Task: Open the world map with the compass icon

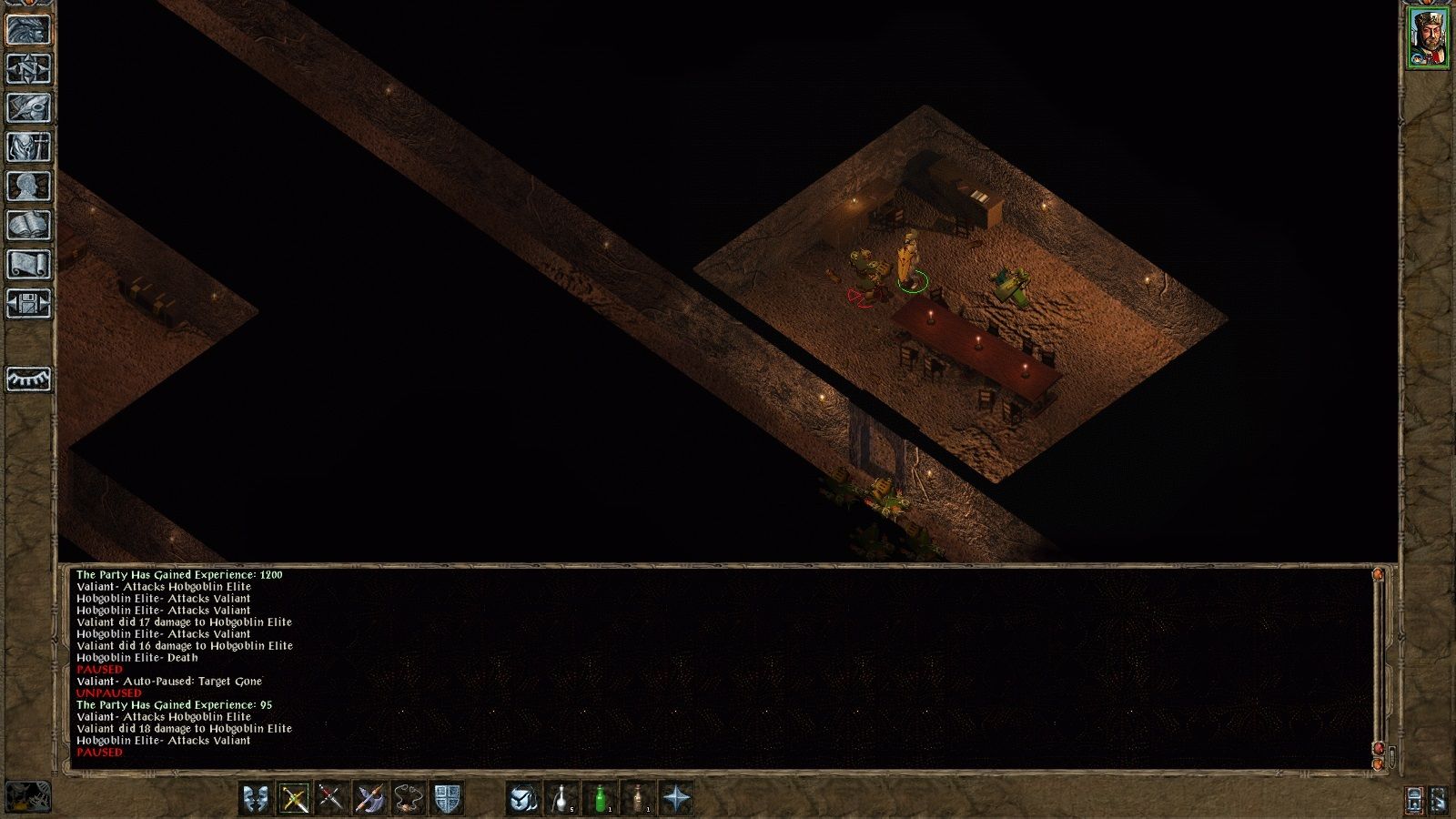Action: pyautogui.click(x=27, y=70)
